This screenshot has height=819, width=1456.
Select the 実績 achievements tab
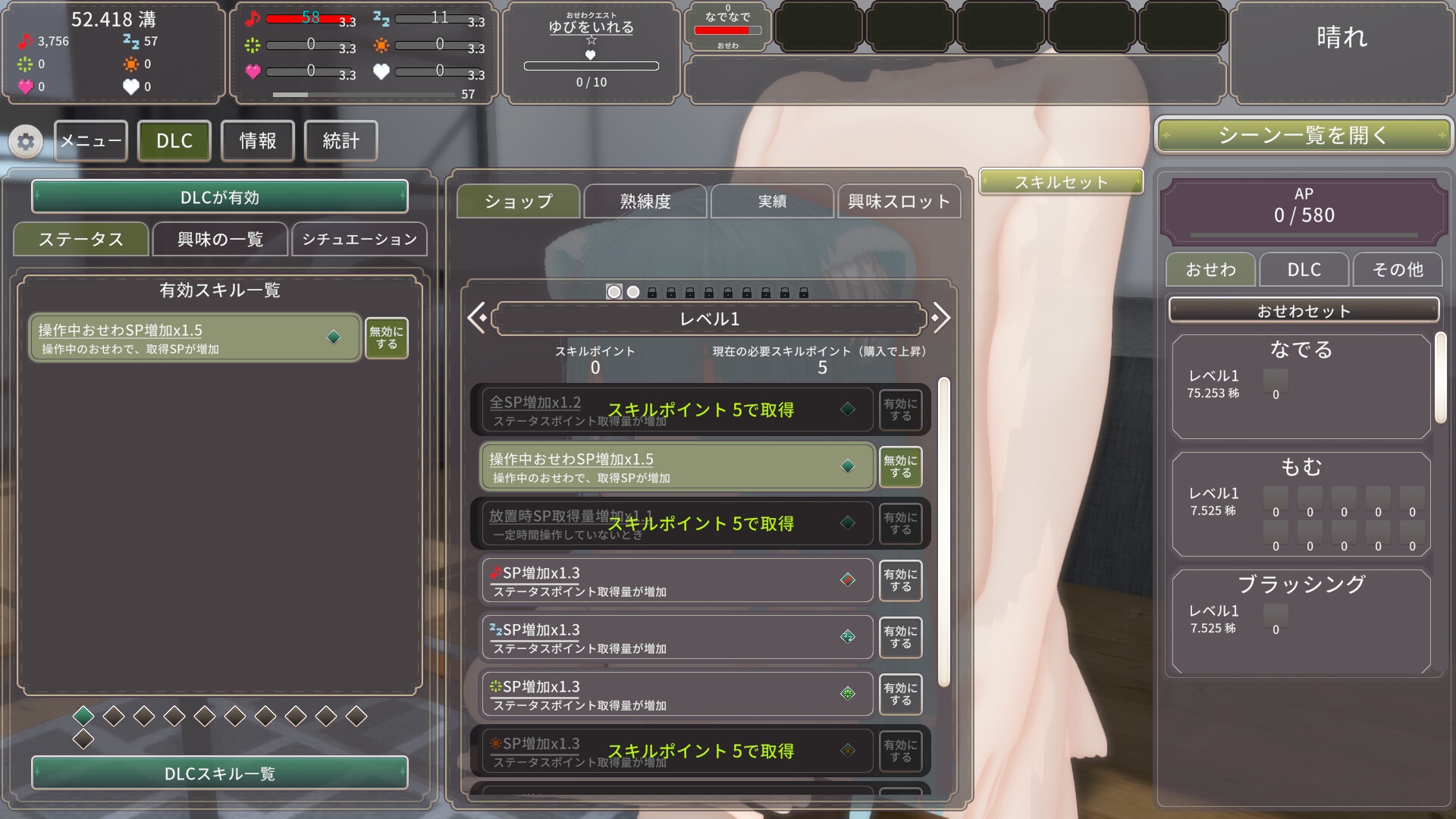tap(772, 202)
